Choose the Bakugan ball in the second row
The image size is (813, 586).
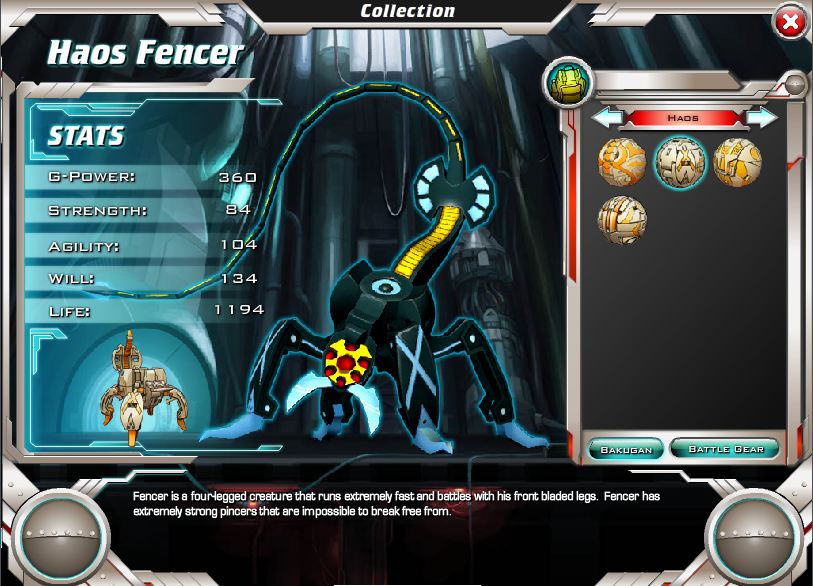point(622,220)
